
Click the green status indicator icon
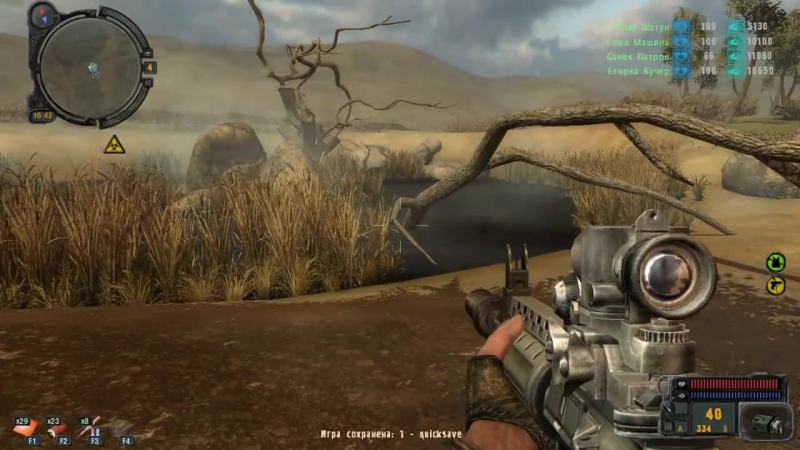pos(775,262)
